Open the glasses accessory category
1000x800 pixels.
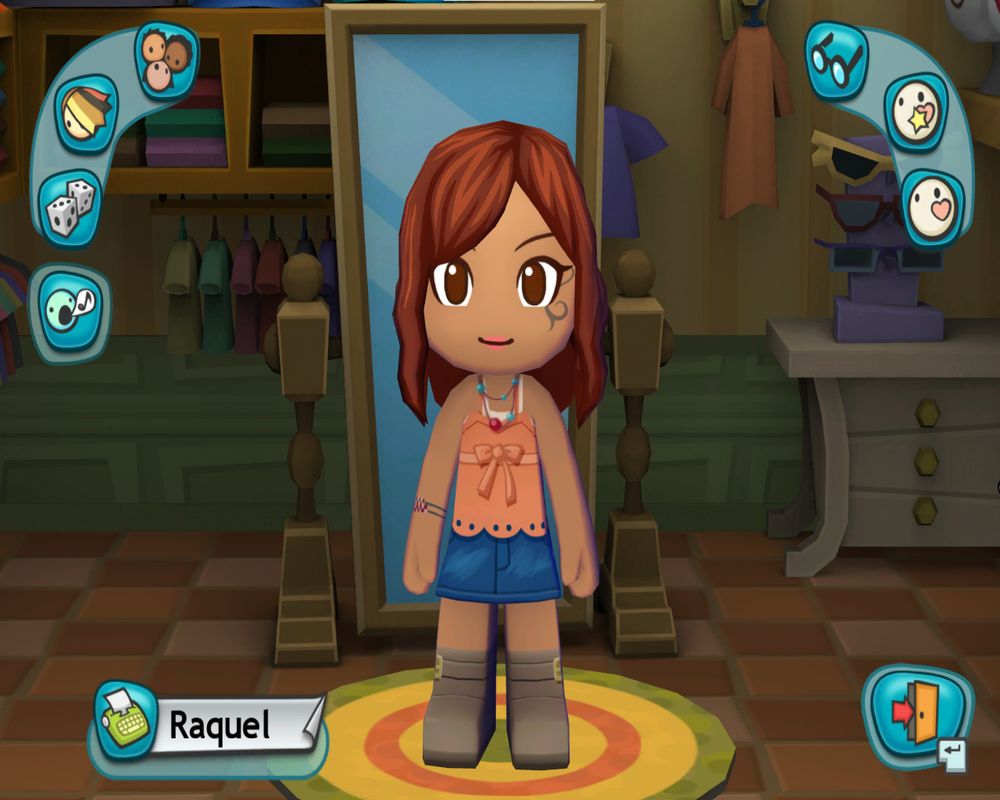[x=836, y=60]
